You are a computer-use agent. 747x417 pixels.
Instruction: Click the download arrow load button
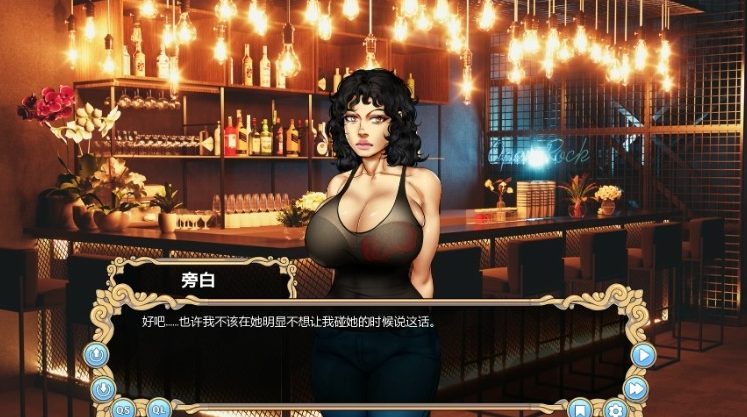101,387
